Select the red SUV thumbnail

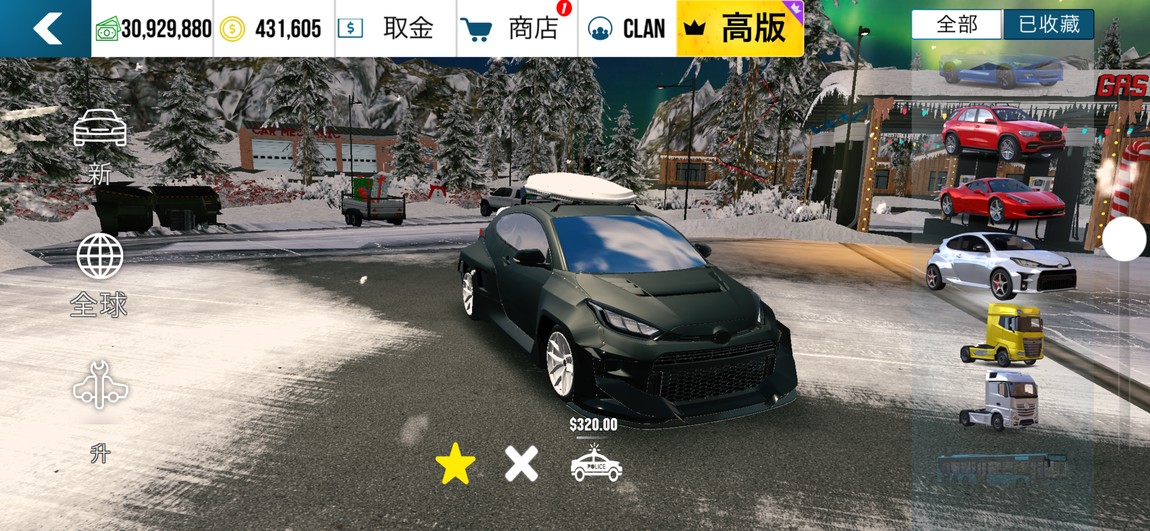(x=1002, y=132)
